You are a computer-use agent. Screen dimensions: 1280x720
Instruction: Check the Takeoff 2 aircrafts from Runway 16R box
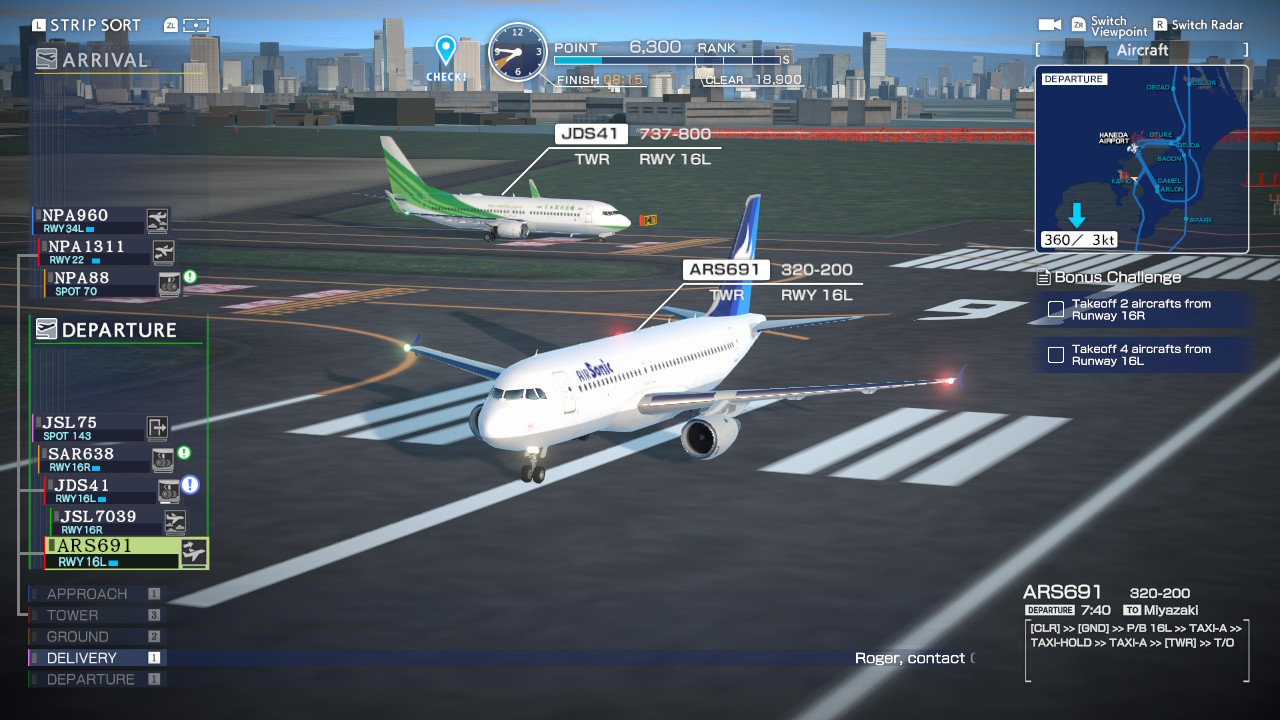tap(1055, 310)
